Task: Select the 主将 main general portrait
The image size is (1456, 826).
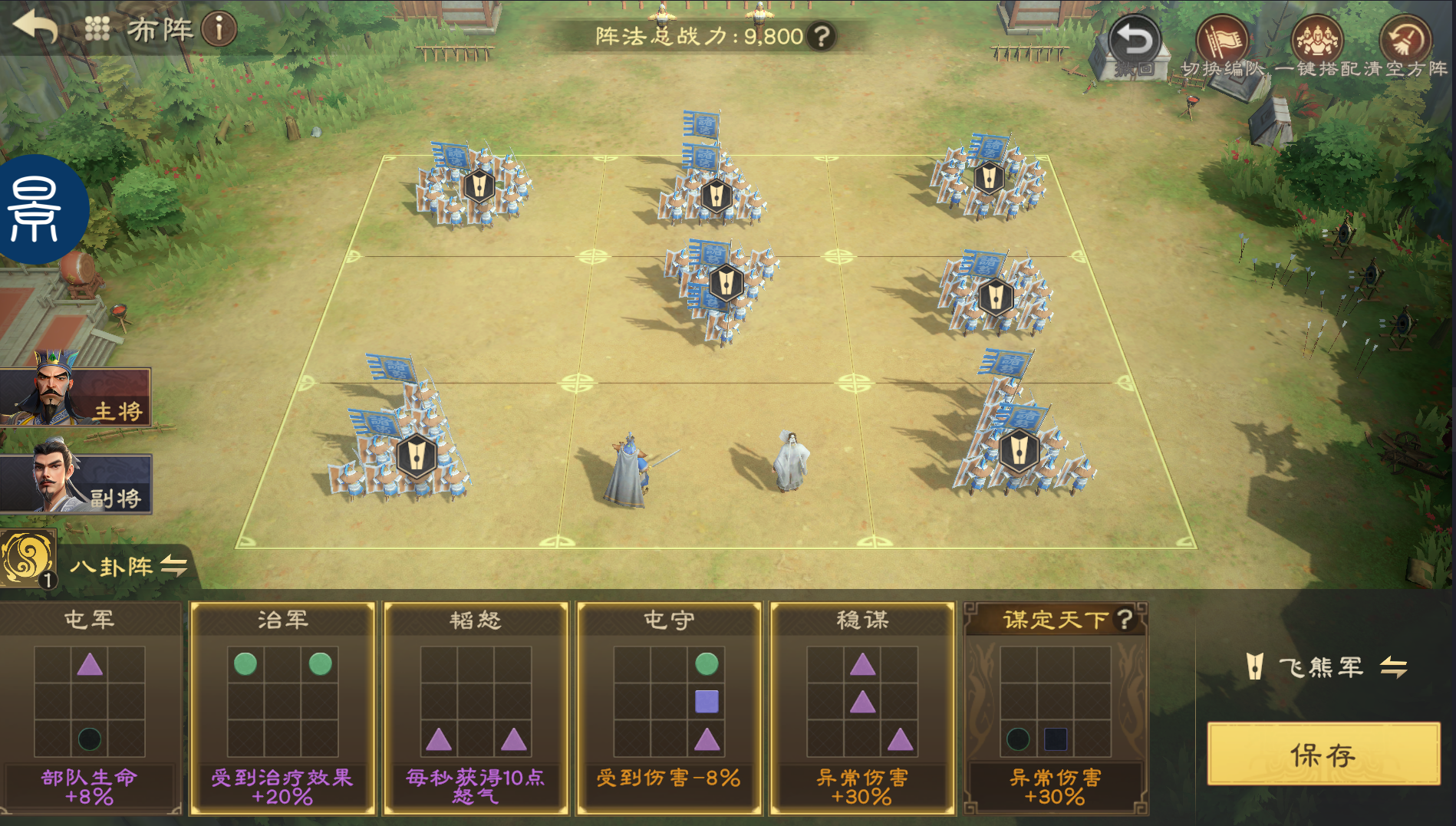Action: pos(75,396)
